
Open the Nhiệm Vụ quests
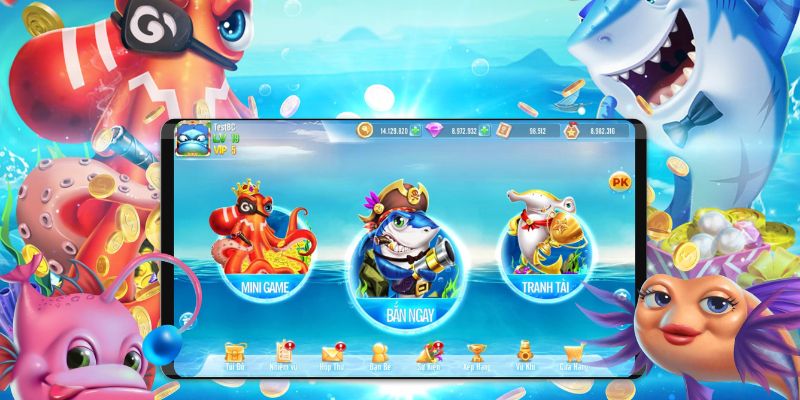(x=284, y=353)
